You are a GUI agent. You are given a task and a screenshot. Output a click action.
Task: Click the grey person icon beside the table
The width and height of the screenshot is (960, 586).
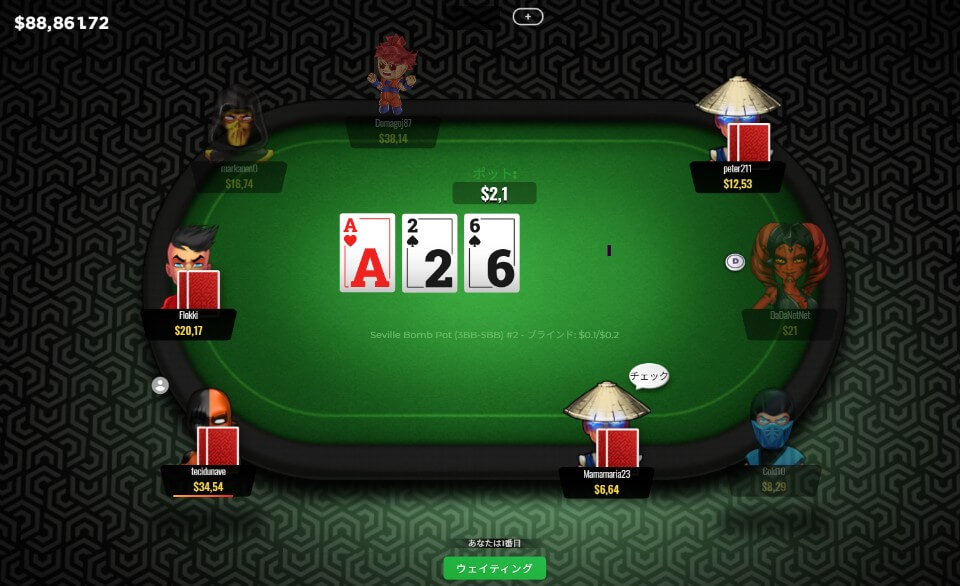pyautogui.click(x=160, y=385)
